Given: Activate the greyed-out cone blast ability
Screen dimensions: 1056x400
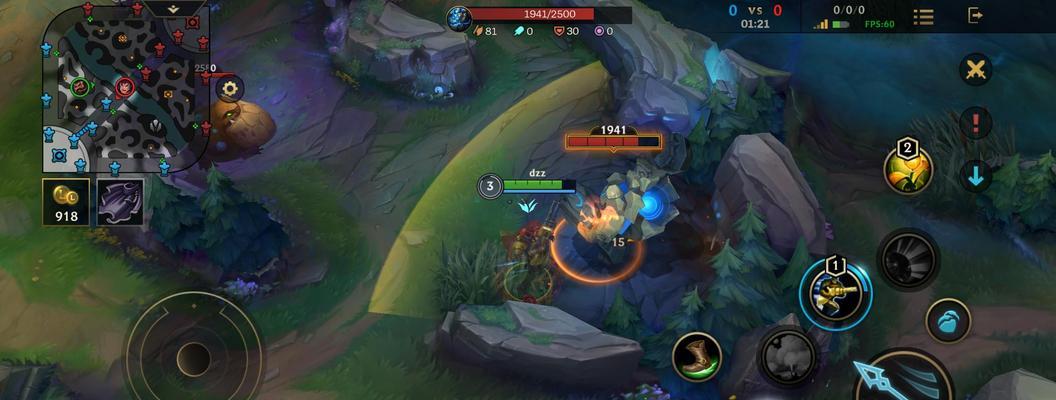Looking at the screenshot, I should [908, 260].
